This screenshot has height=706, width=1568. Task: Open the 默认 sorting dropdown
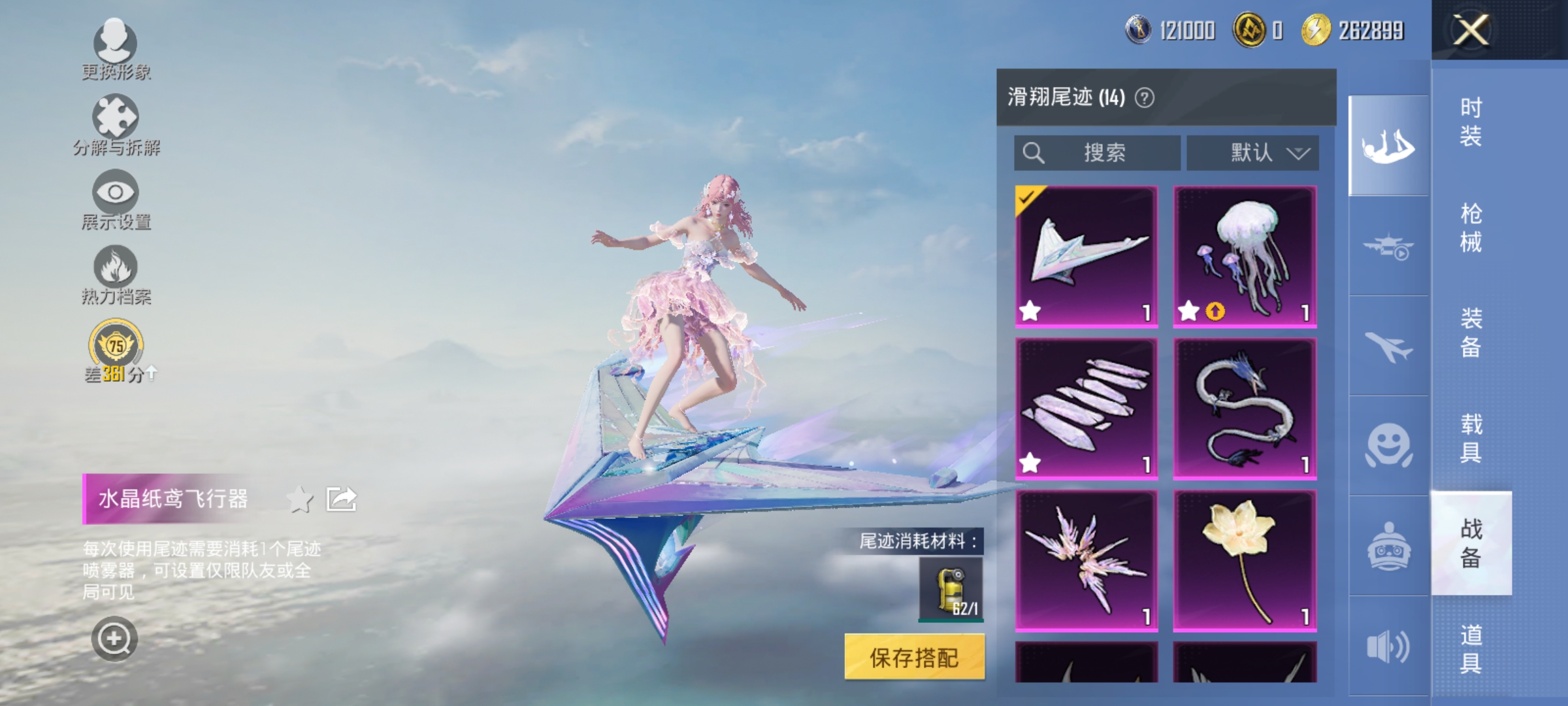pos(1252,152)
